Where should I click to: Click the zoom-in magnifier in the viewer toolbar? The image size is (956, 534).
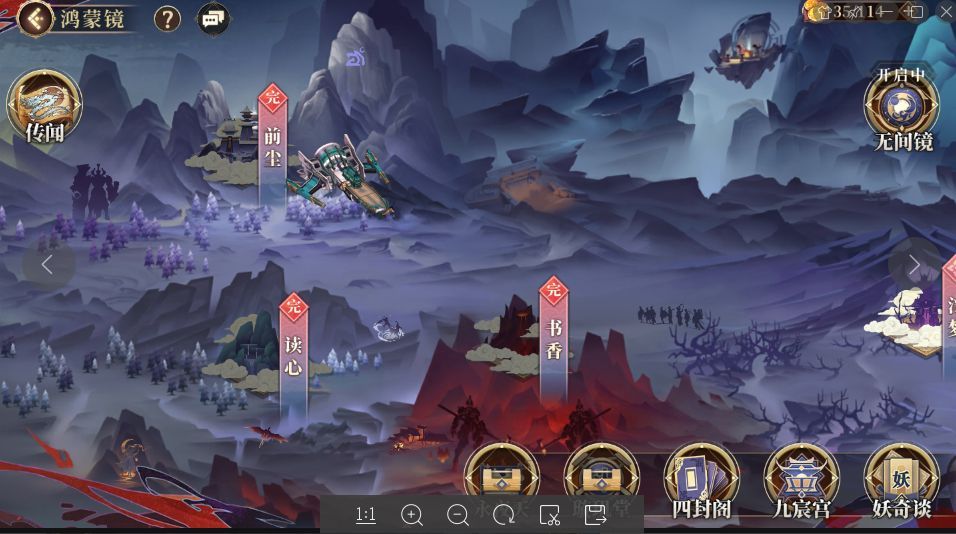[412, 515]
